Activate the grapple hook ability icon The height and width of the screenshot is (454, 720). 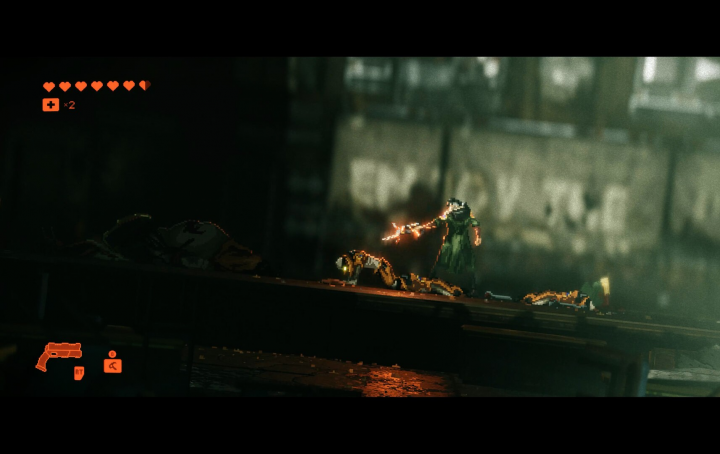tap(112, 364)
